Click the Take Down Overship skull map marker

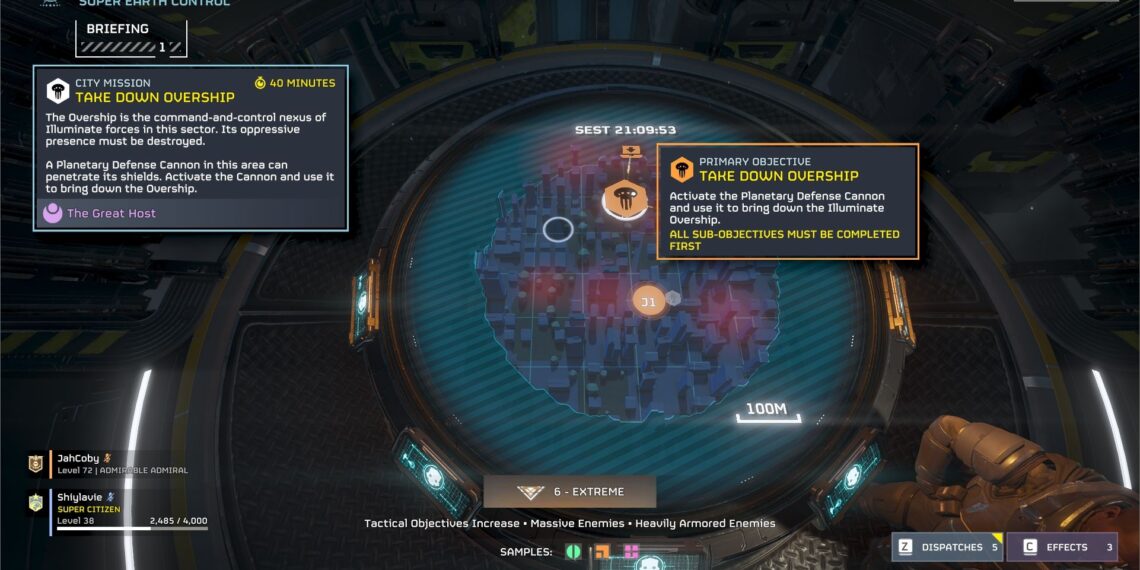point(624,199)
